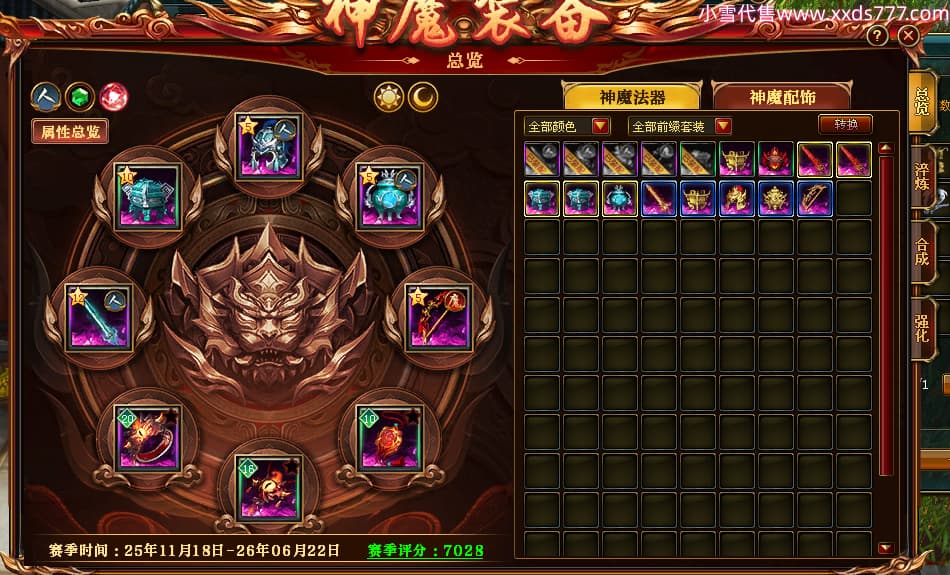
Task: Select the red flaming helmet inventory item
Action: (776, 159)
